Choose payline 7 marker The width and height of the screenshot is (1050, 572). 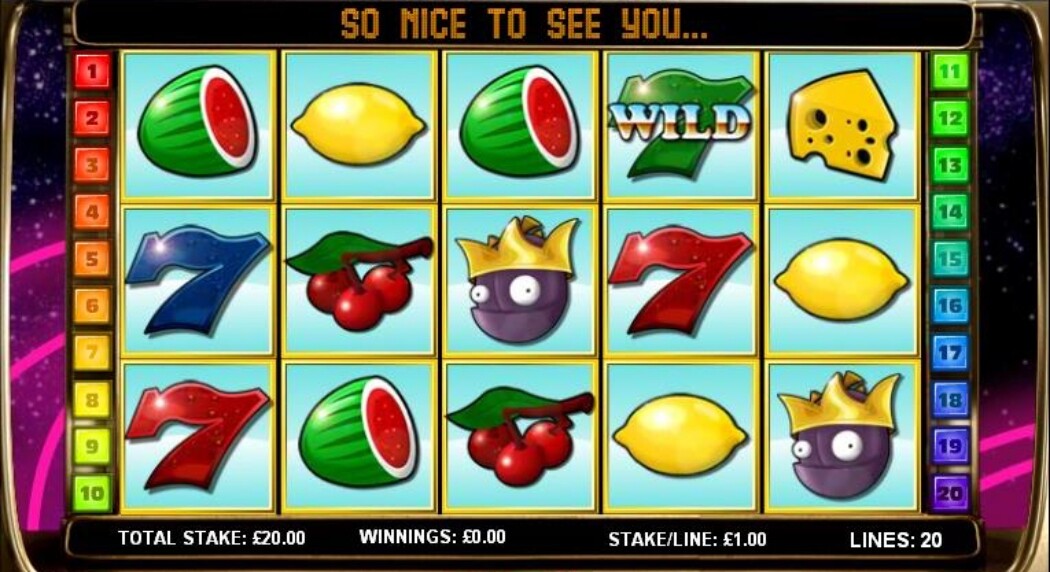(x=91, y=353)
